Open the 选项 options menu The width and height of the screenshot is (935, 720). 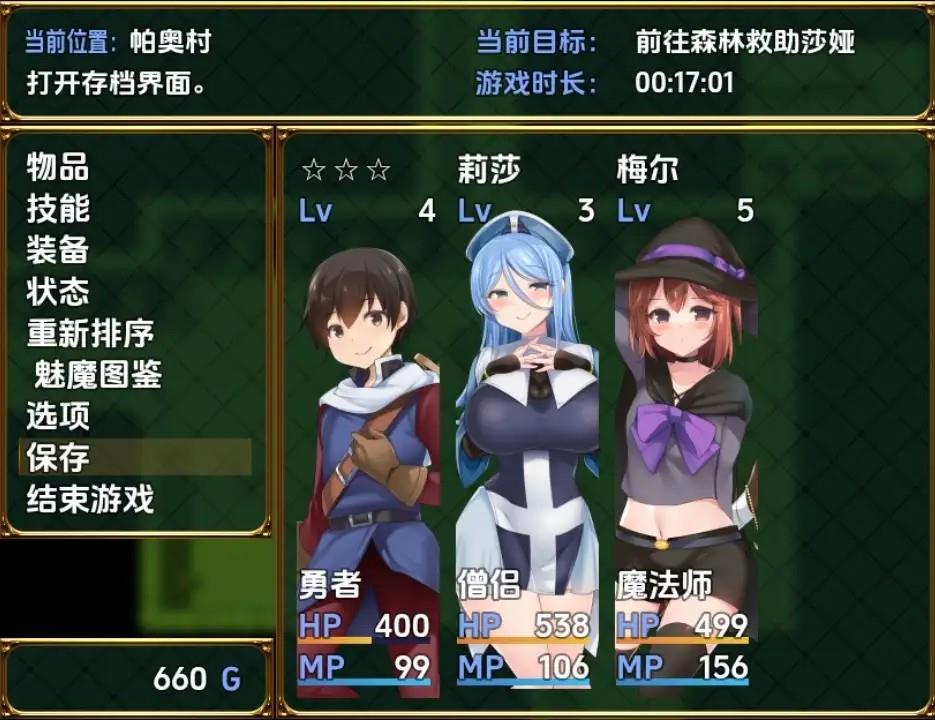pos(58,415)
